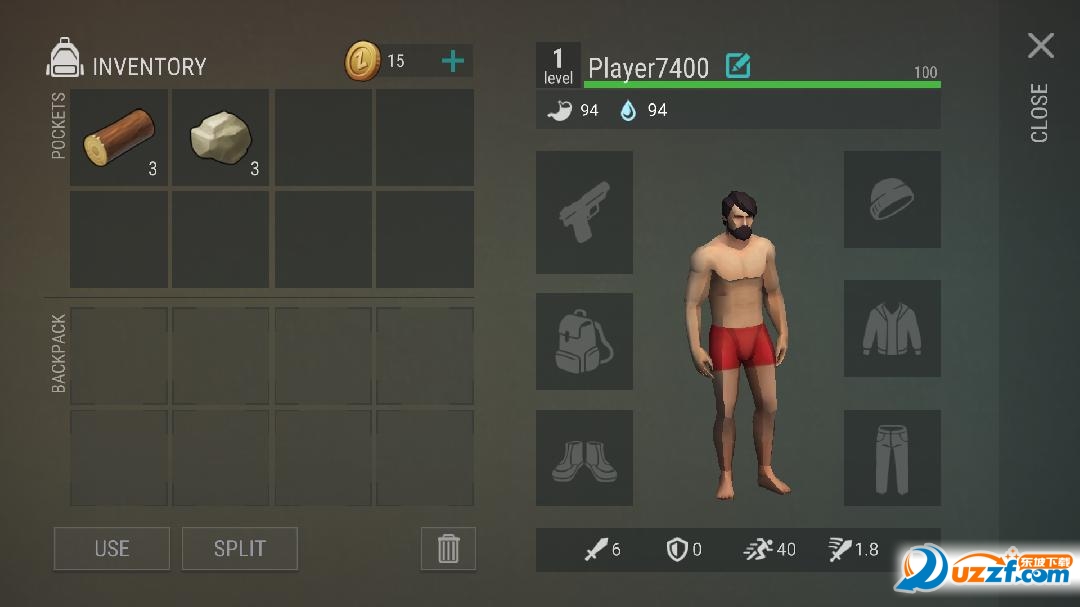1080x607 pixels.
Task: Tap the USE button
Action: [112, 548]
